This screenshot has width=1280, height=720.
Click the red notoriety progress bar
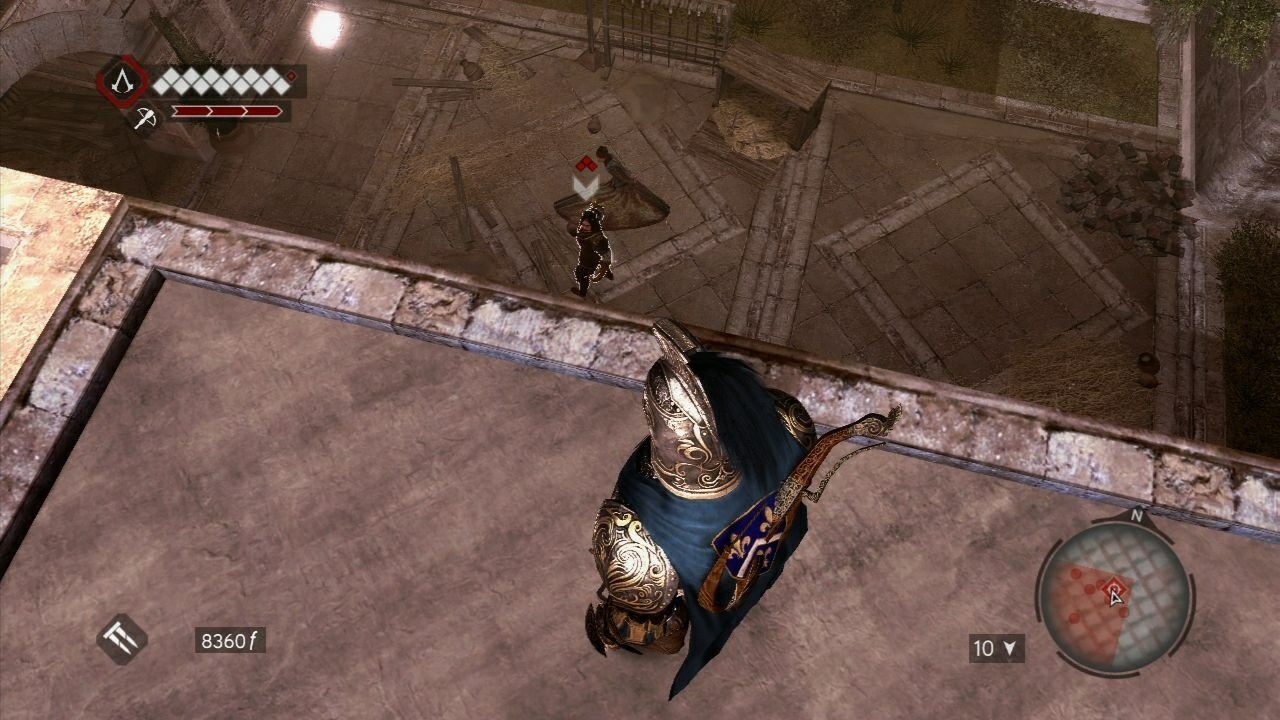(225, 111)
